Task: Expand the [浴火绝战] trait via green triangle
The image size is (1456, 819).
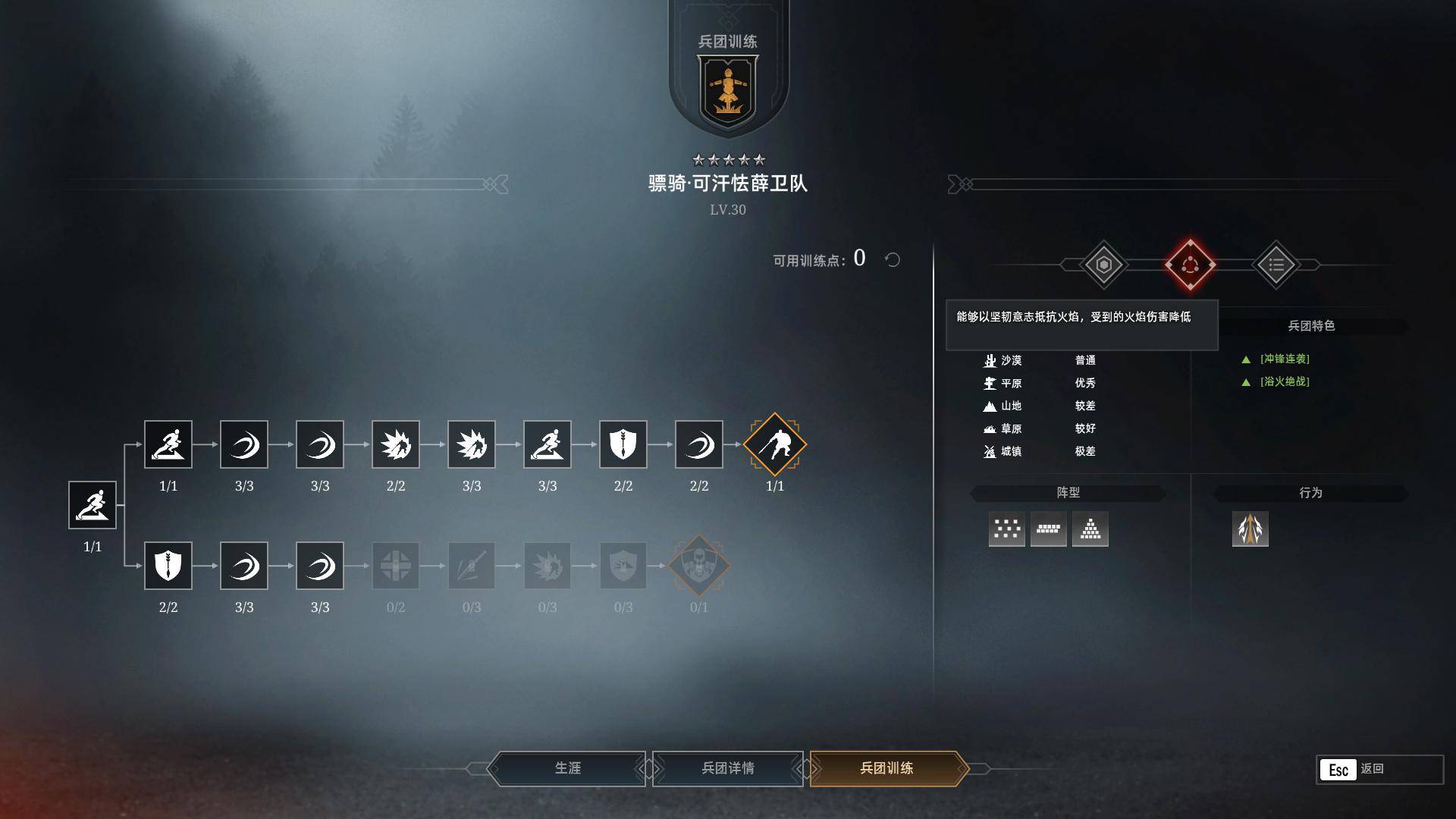Action: 1247,382
